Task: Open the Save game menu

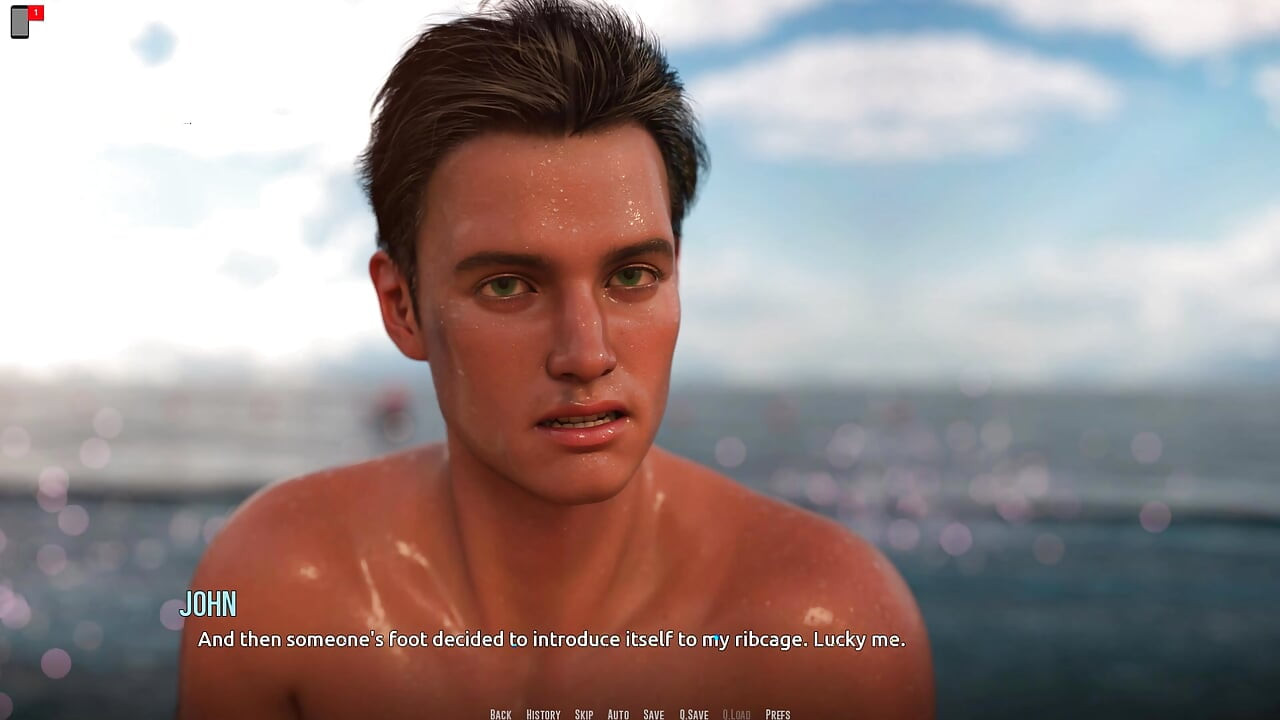Action: (x=653, y=714)
